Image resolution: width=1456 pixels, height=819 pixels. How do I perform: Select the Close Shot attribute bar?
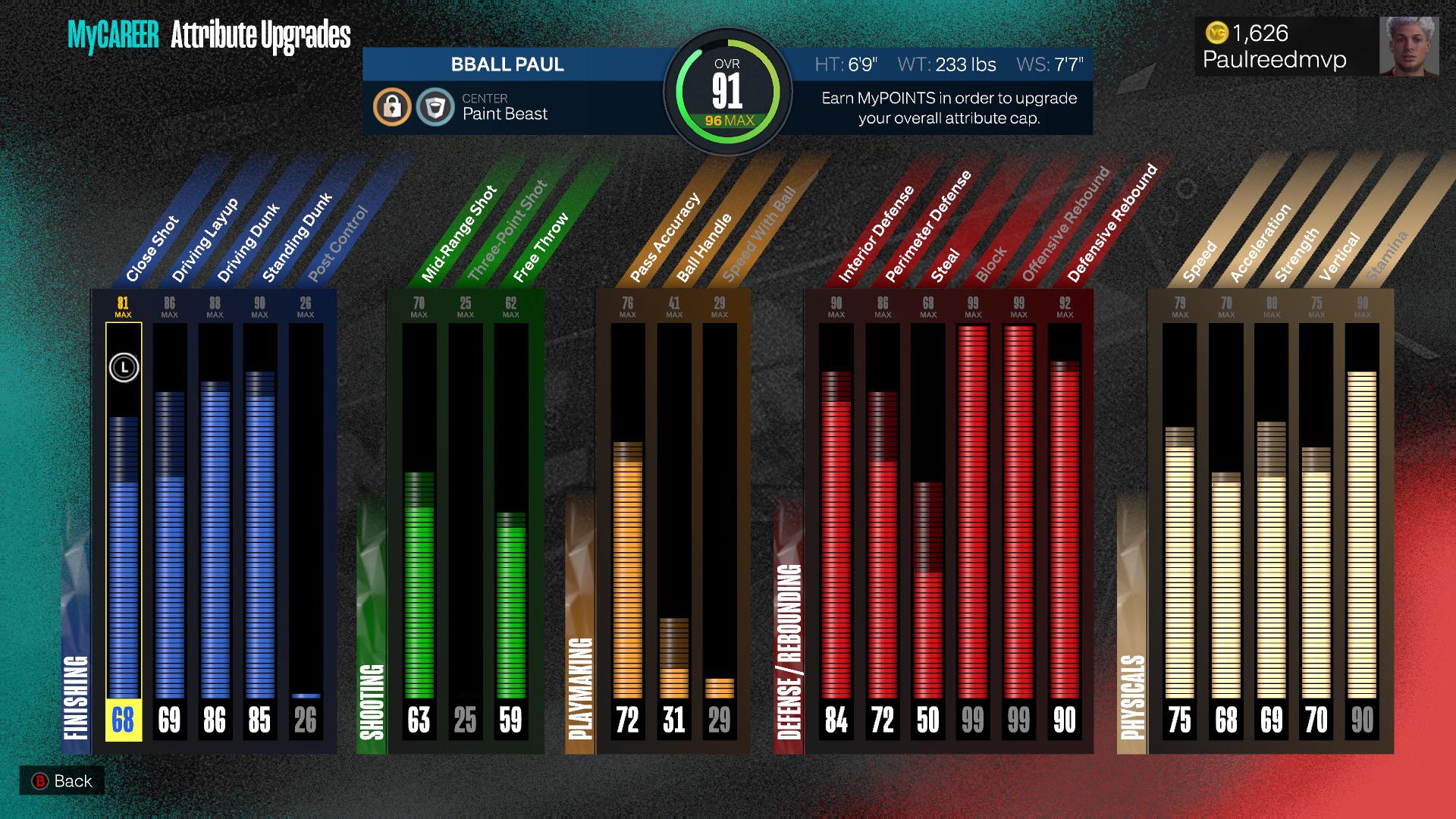pos(124,531)
